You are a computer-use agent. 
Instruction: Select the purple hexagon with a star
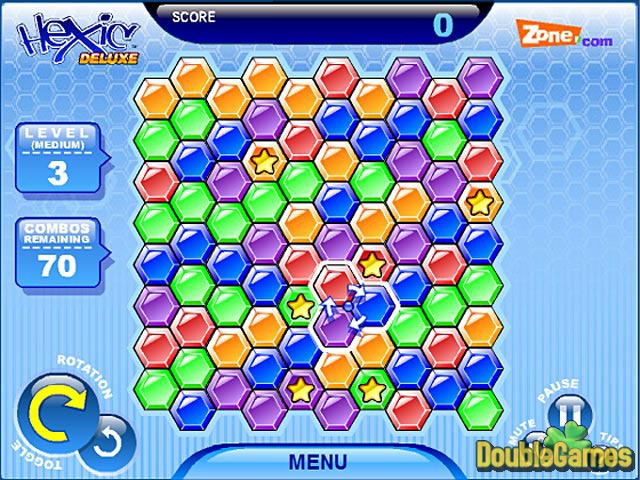(301, 389)
